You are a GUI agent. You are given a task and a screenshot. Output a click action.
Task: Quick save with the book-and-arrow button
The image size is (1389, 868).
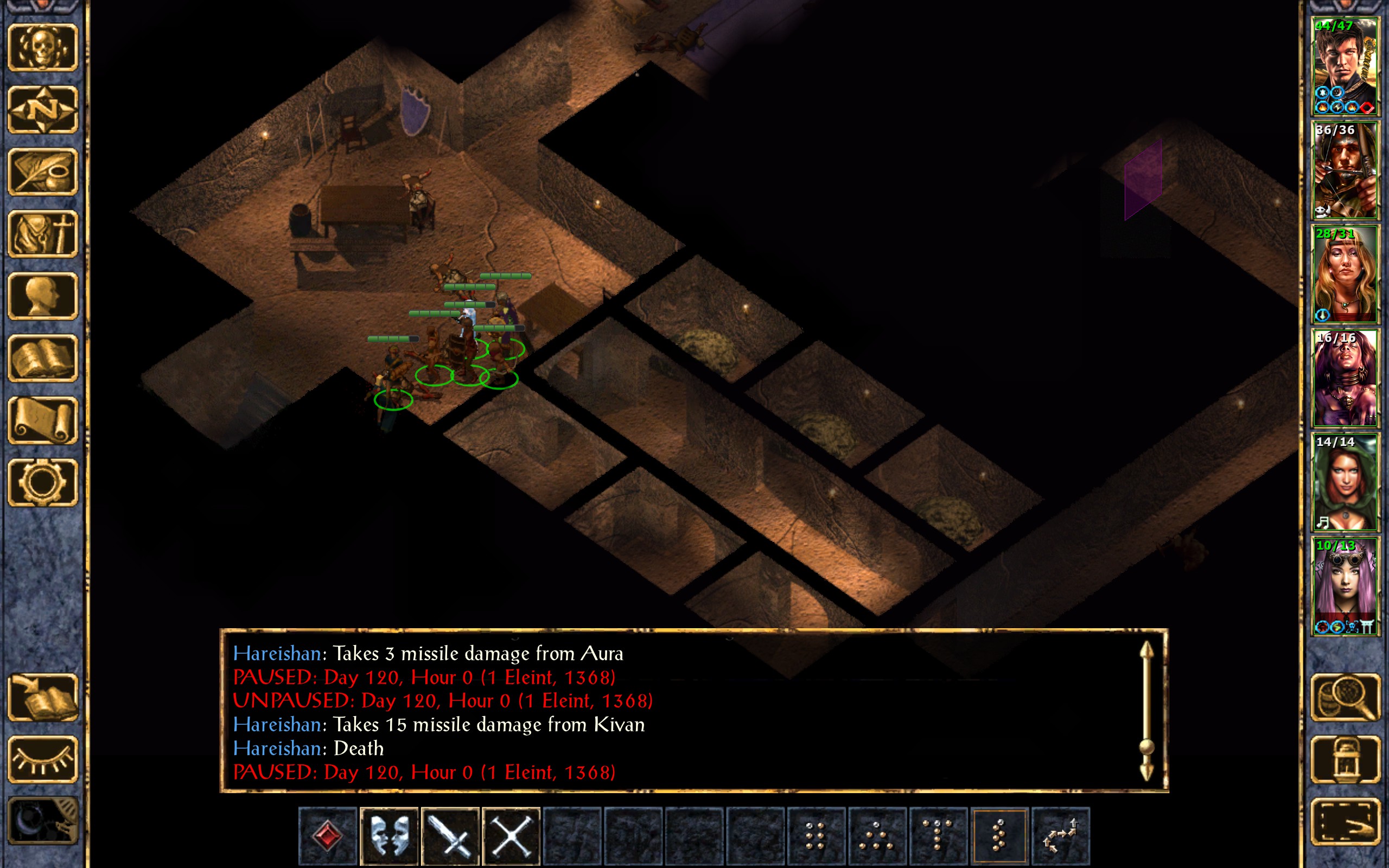tap(43, 698)
